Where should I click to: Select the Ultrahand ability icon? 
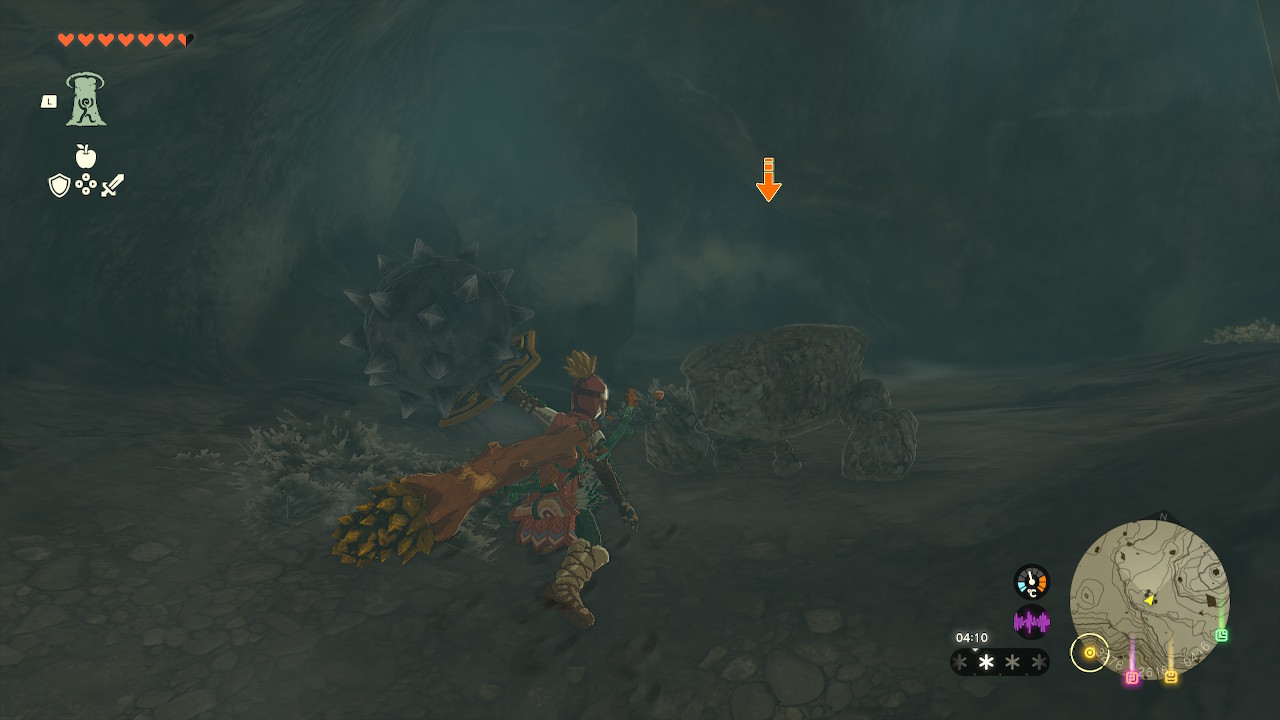pyautogui.click(x=85, y=100)
